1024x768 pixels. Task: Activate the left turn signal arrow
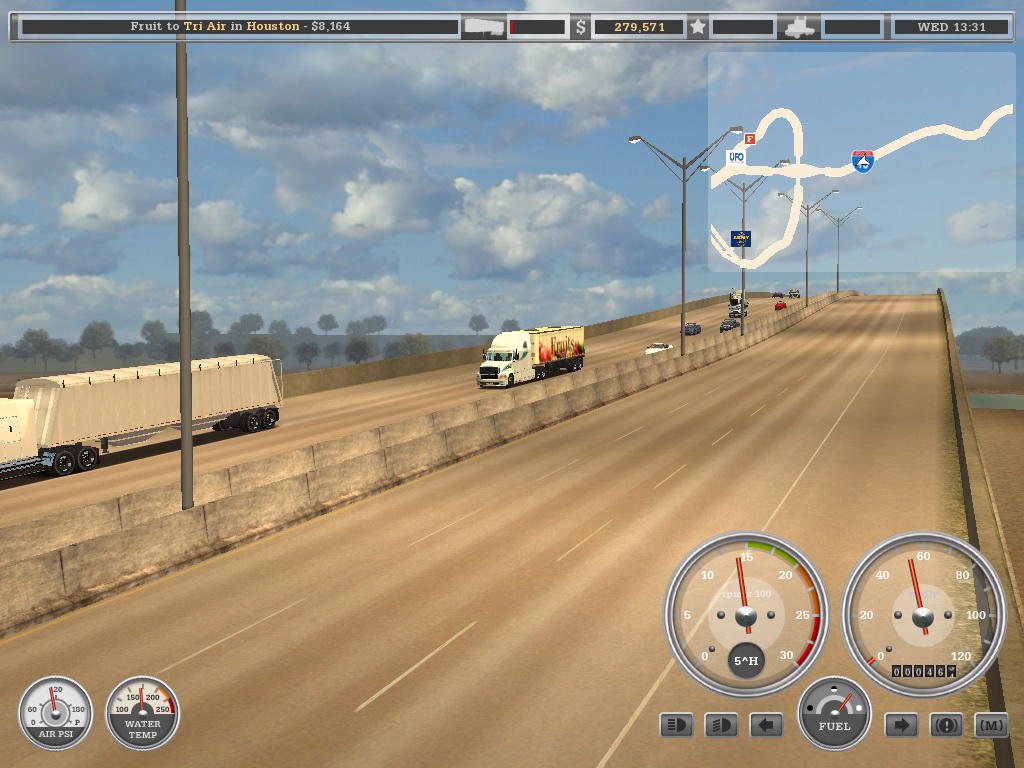766,725
